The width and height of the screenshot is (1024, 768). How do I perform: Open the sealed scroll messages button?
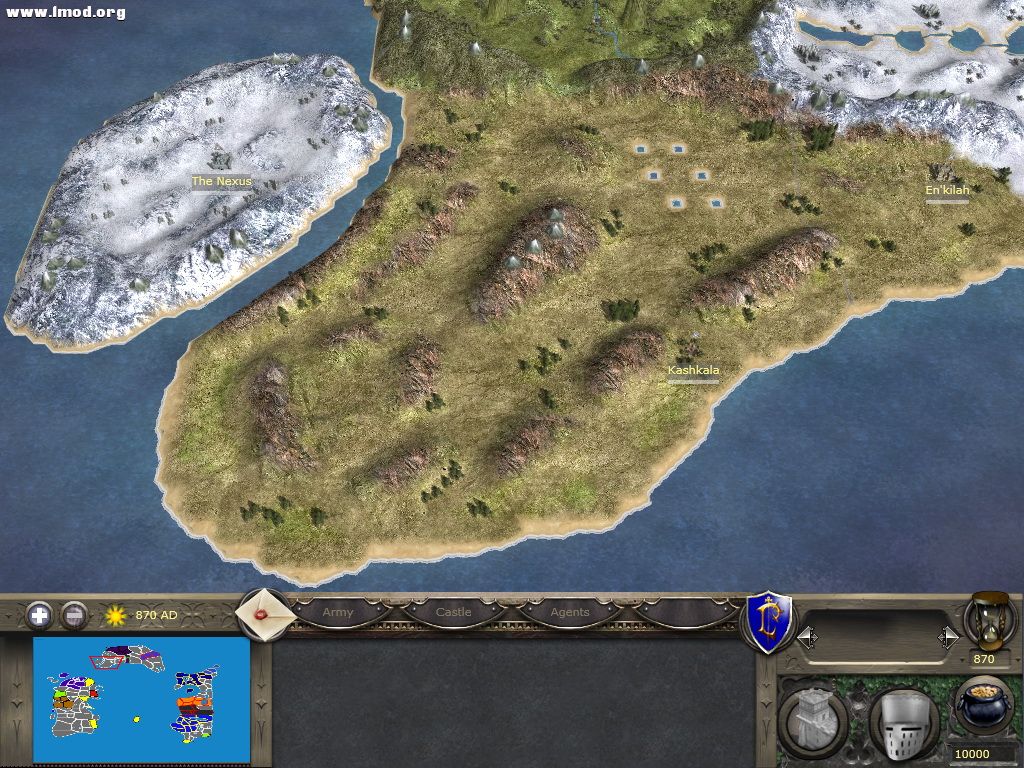point(264,613)
